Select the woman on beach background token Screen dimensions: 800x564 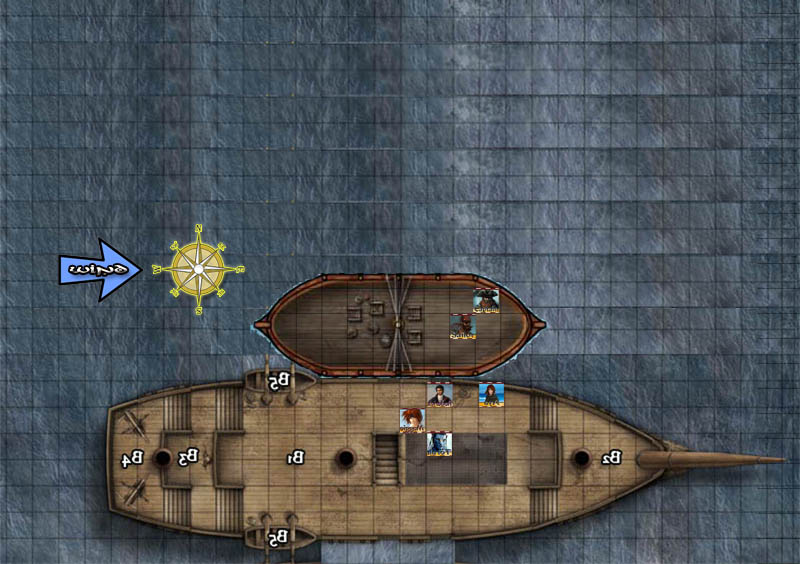point(490,394)
